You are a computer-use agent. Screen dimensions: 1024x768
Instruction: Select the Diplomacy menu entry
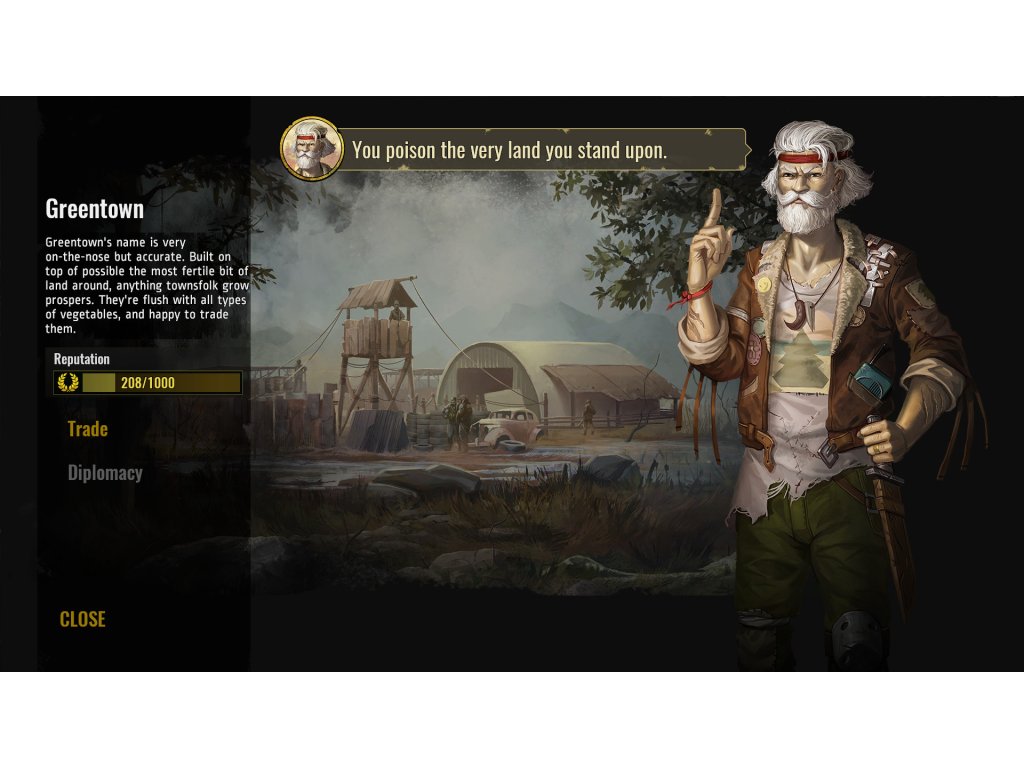coord(105,473)
